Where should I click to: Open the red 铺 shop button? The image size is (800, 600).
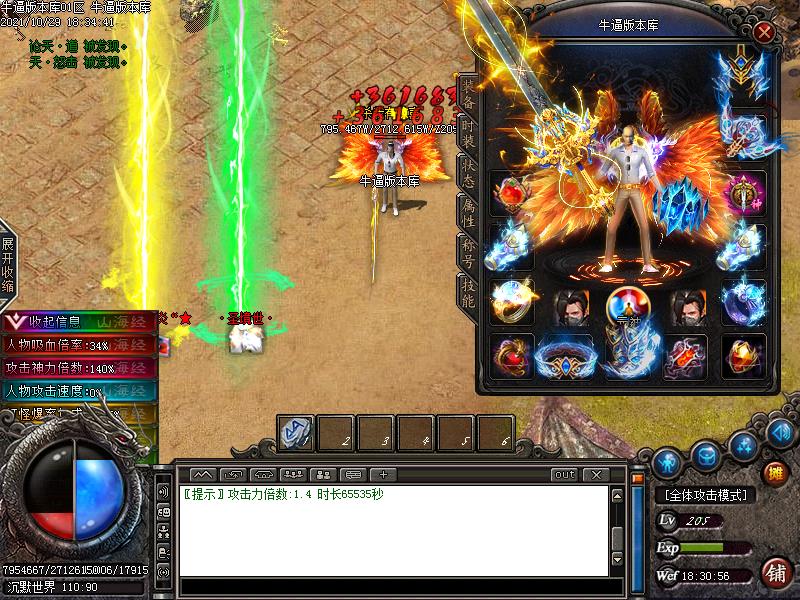tap(775, 572)
